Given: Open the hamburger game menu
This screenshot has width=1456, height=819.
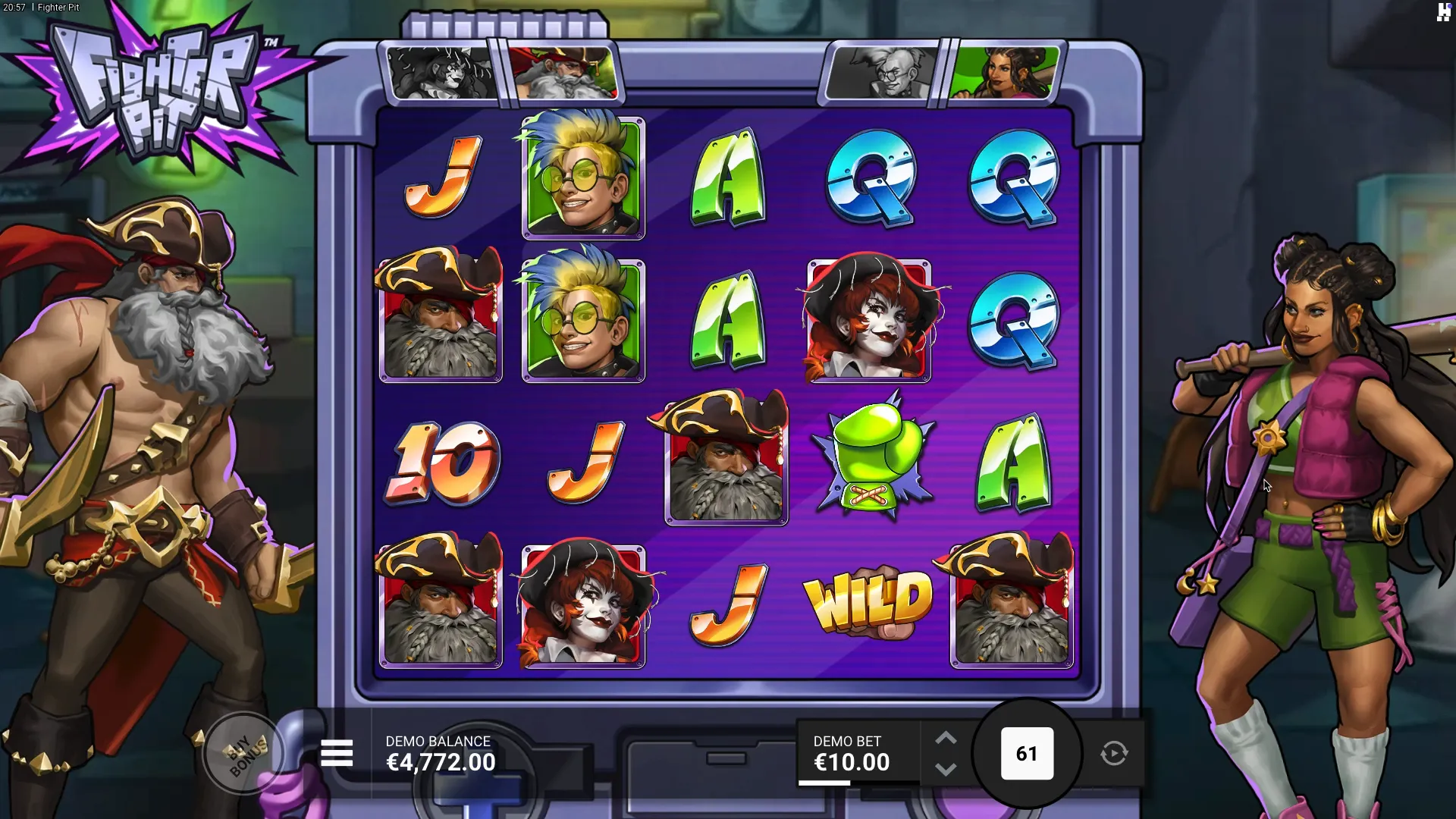Looking at the screenshot, I should (x=337, y=754).
